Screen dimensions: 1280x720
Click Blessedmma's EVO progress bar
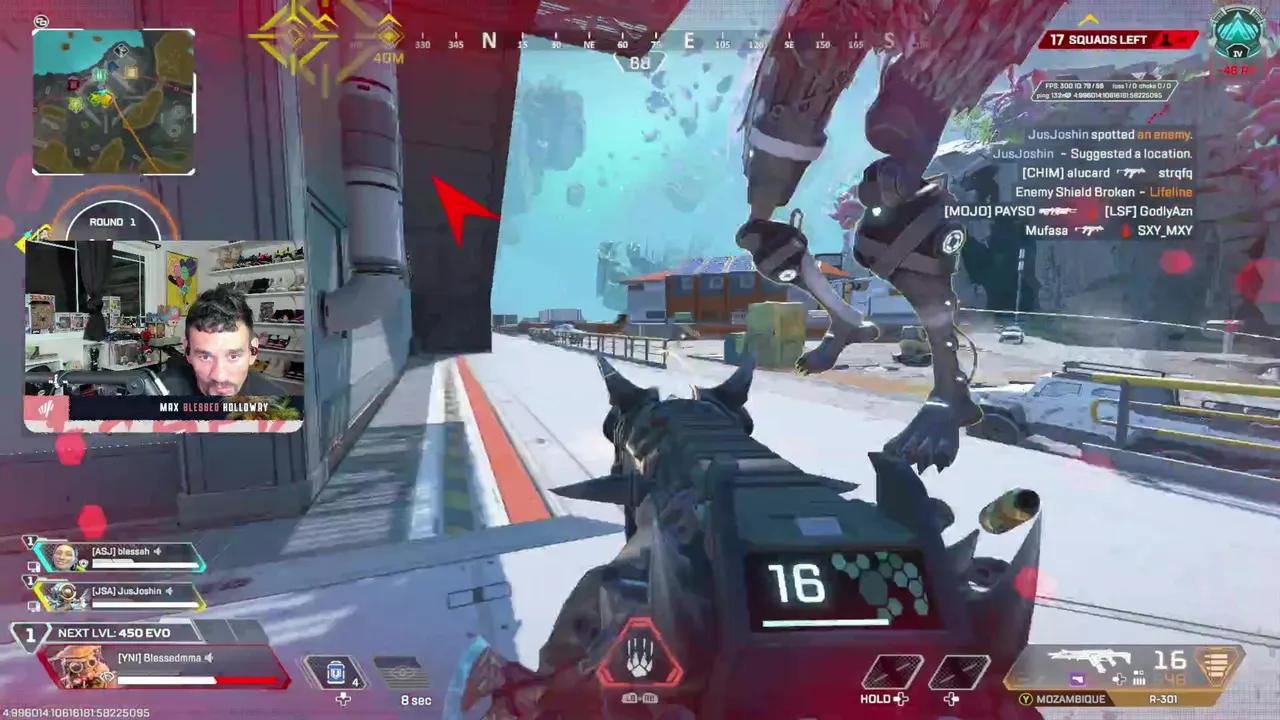(x=167, y=681)
